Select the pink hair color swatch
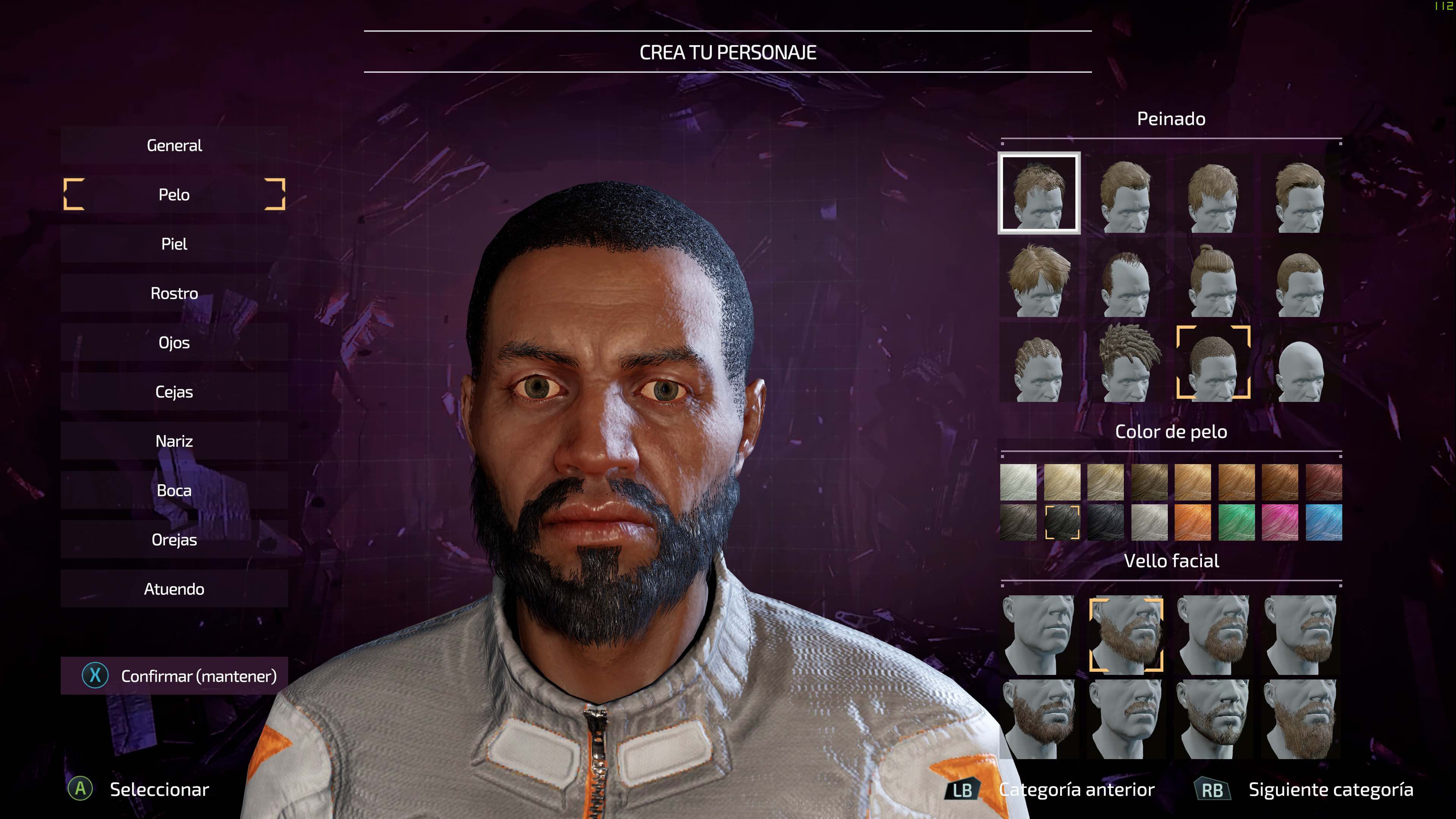 click(x=1280, y=522)
